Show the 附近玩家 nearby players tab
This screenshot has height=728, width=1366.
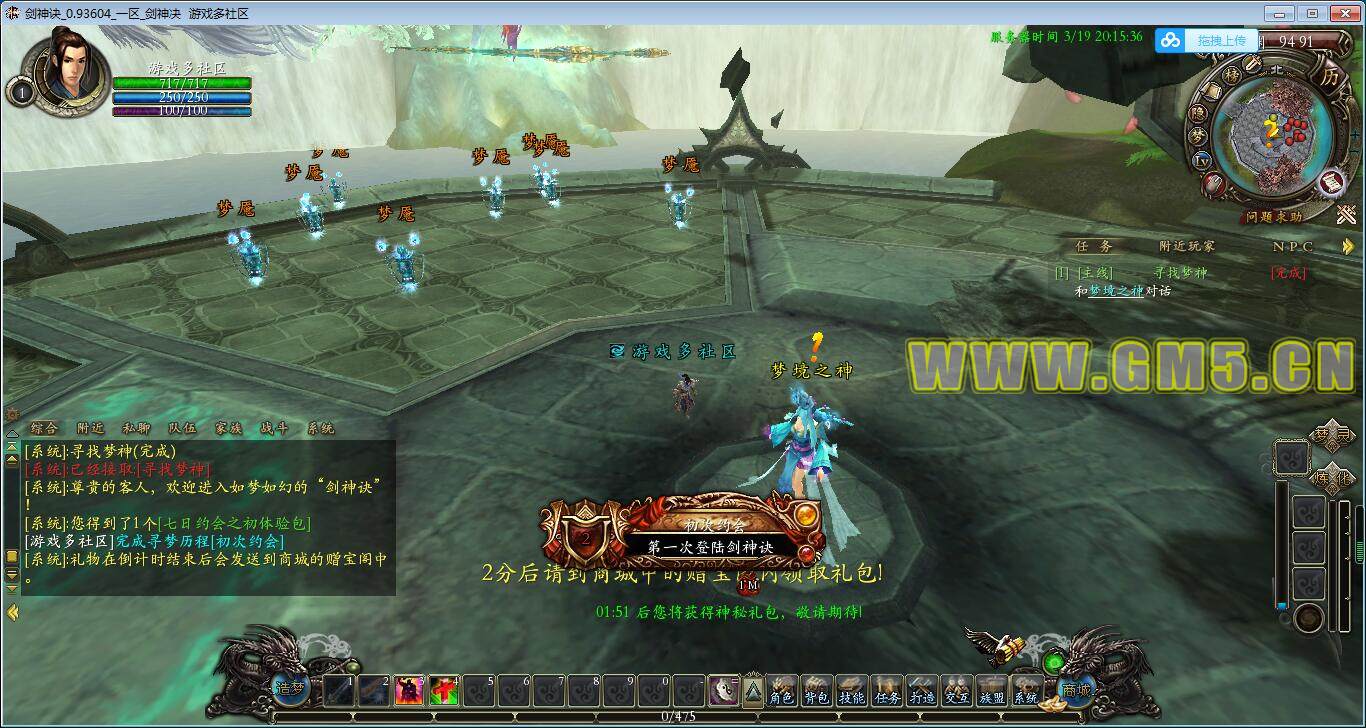[1187, 246]
